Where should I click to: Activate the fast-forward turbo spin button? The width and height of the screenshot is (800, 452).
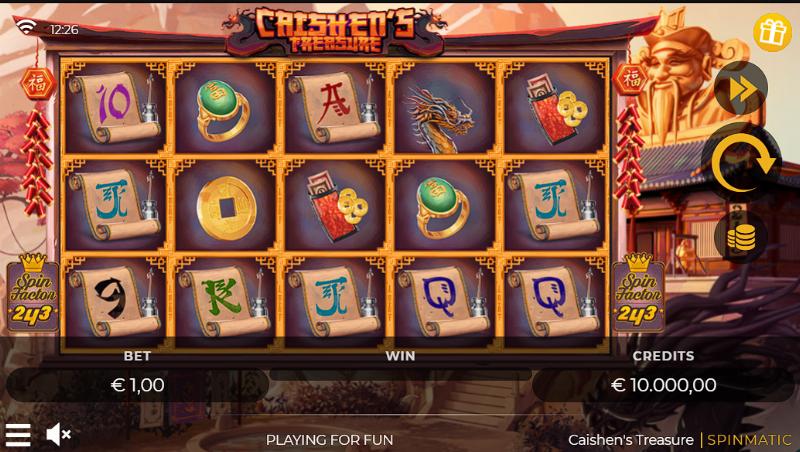[741, 89]
